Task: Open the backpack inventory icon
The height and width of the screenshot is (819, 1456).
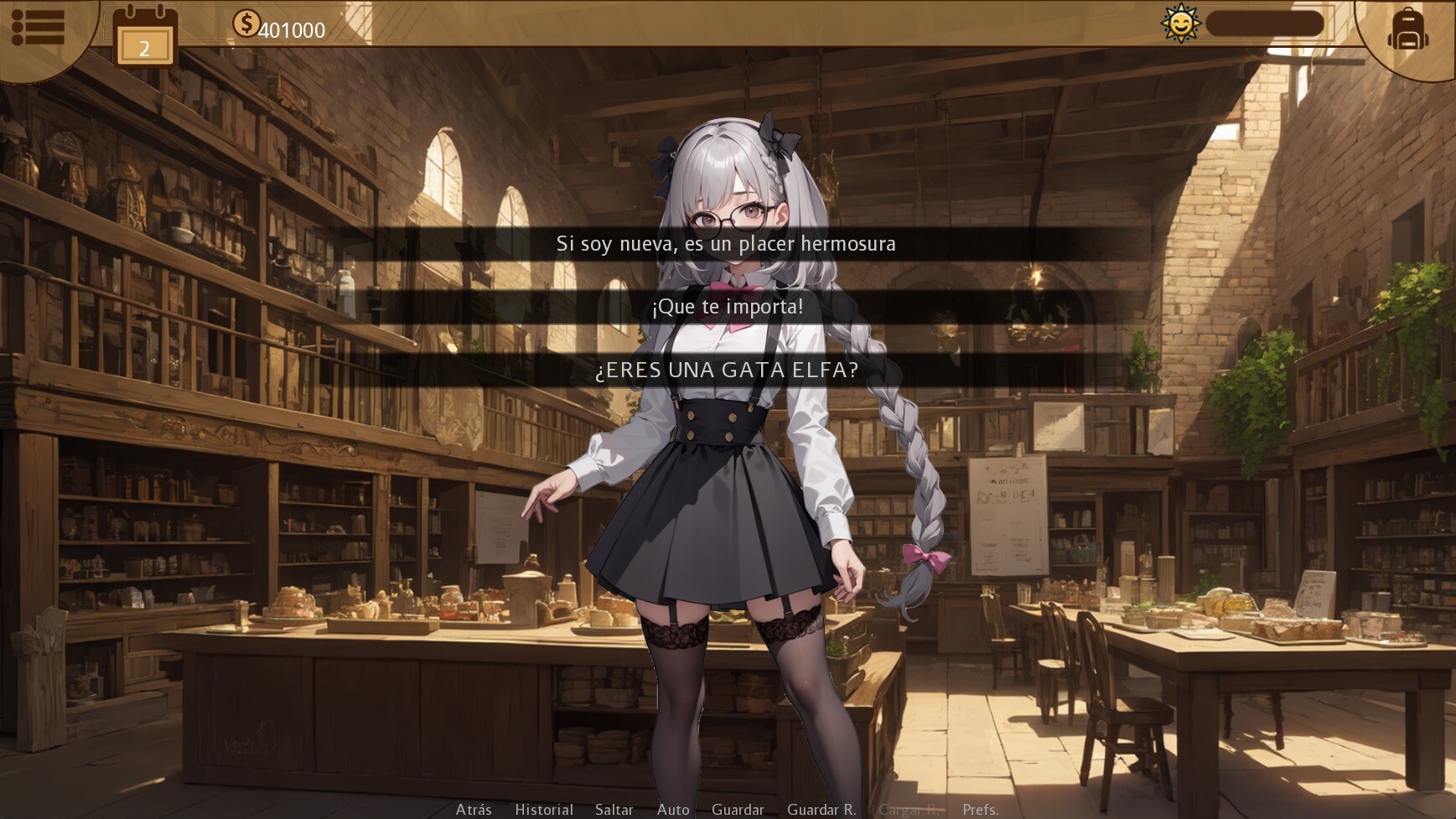Action: [x=1407, y=30]
